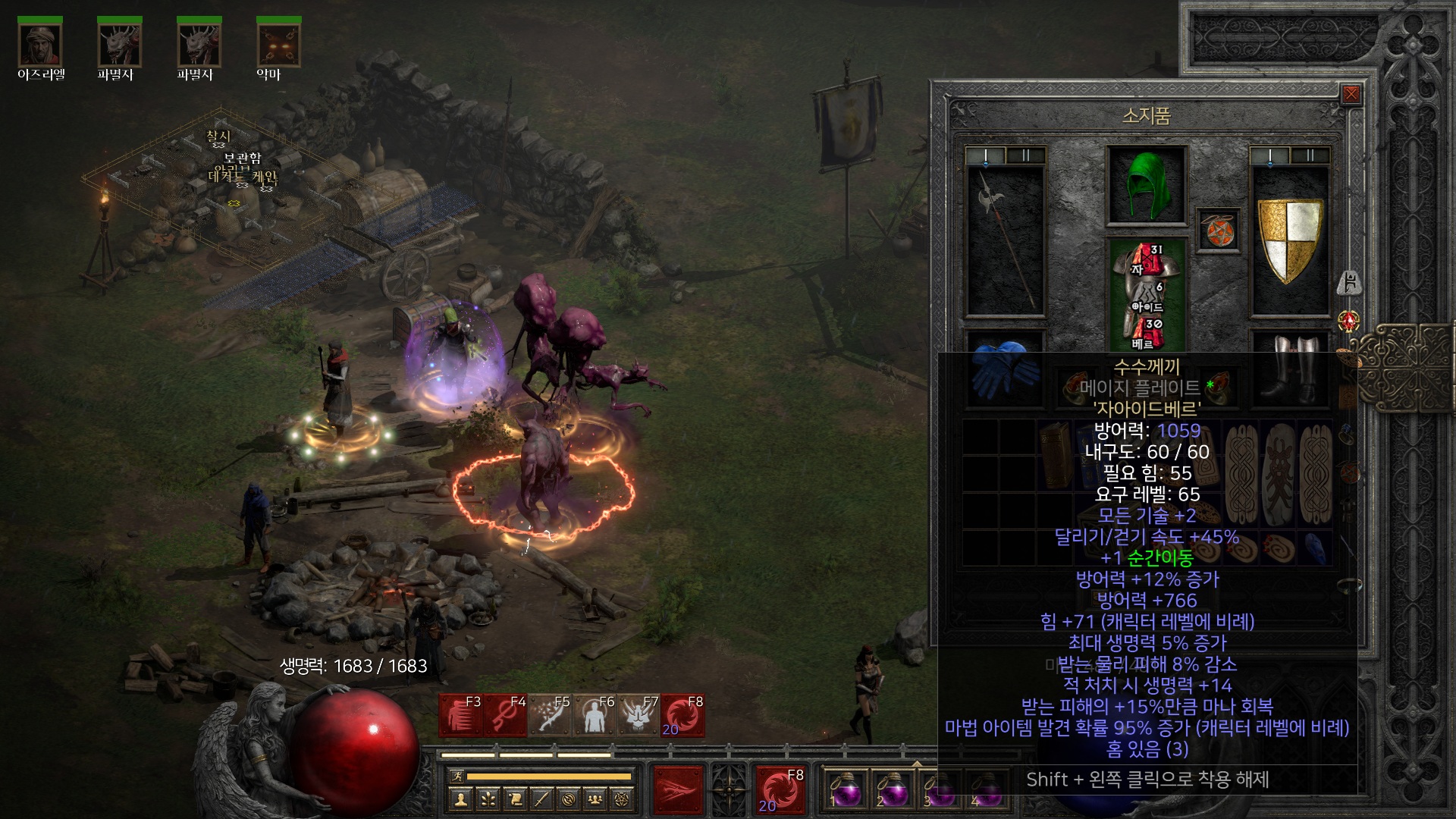
Task: Toggle run/walk with the running man button
Action: 457,776
